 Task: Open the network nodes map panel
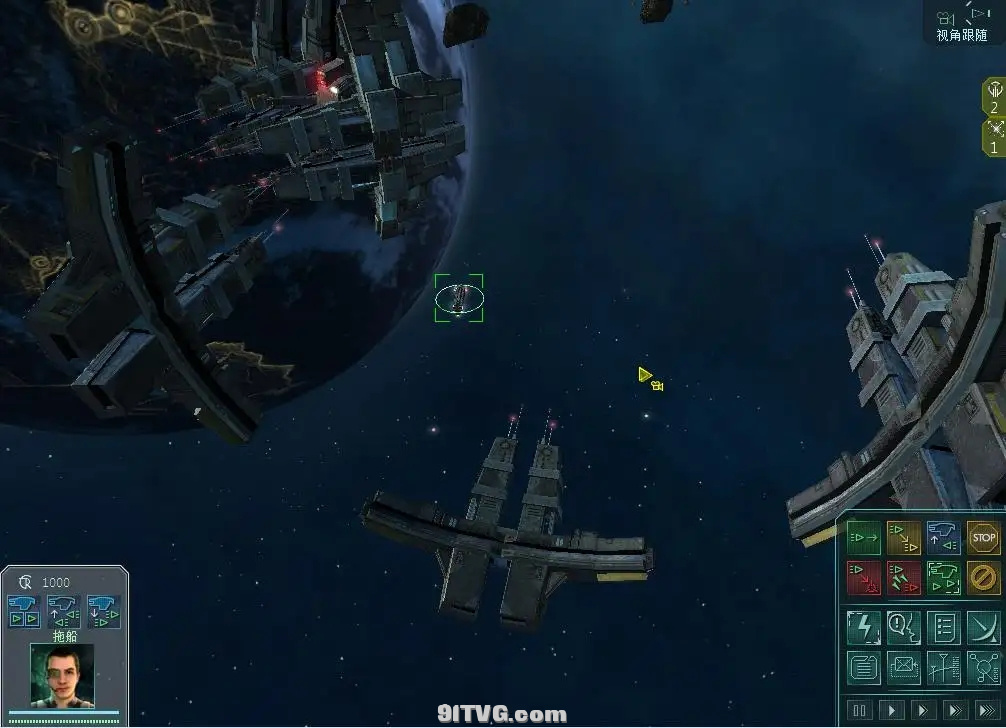click(983, 667)
